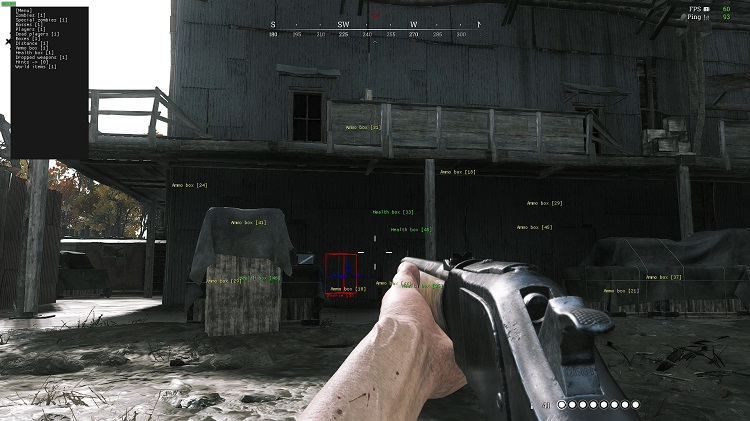Toggle the Zombies entry in the menu
Viewport: 750px width, 421px height.
point(31,18)
